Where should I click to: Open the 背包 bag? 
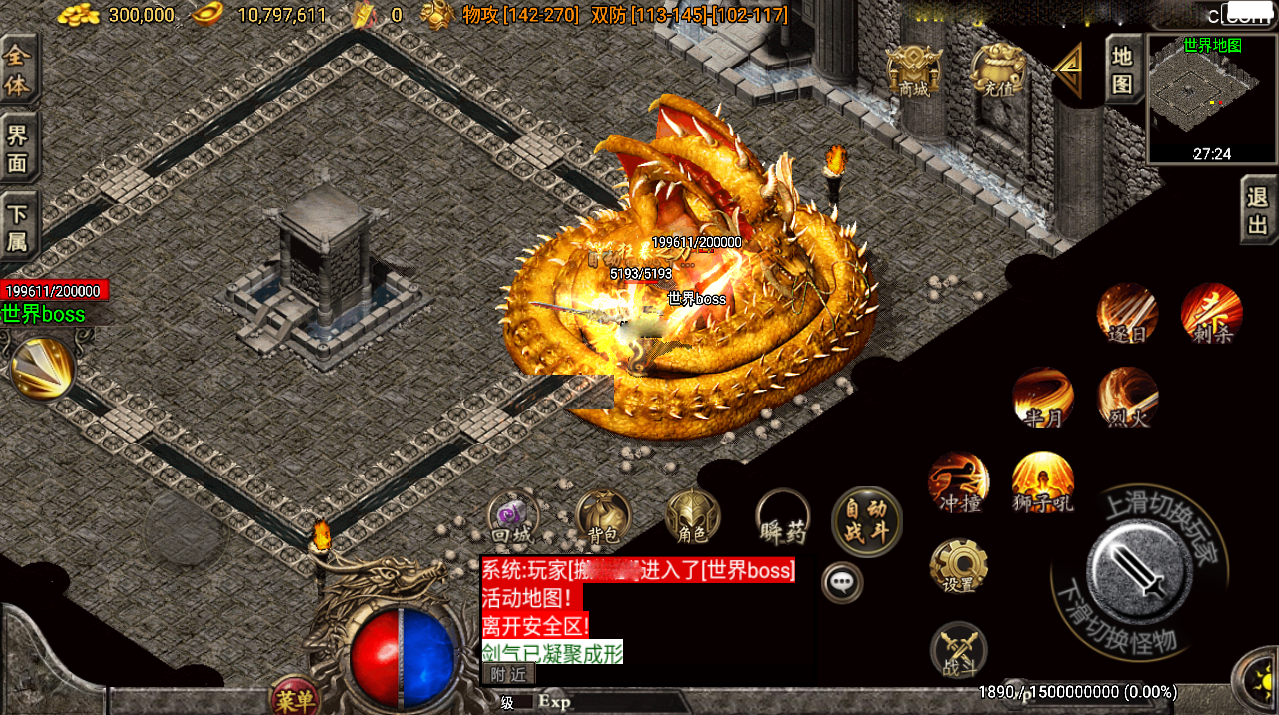pos(603,517)
